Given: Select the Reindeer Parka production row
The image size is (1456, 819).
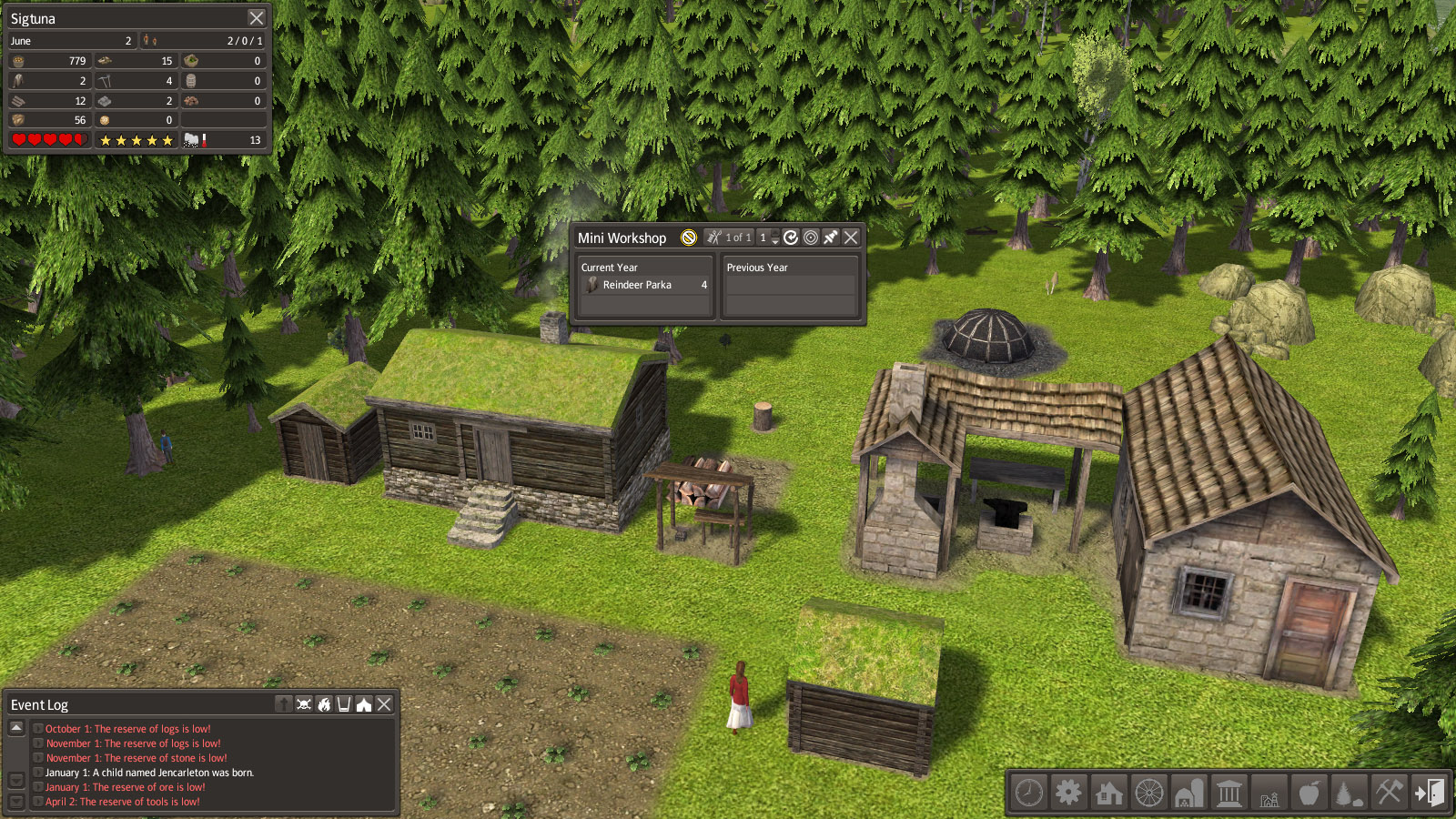Looking at the screenshot, I should tap(644, 285).
